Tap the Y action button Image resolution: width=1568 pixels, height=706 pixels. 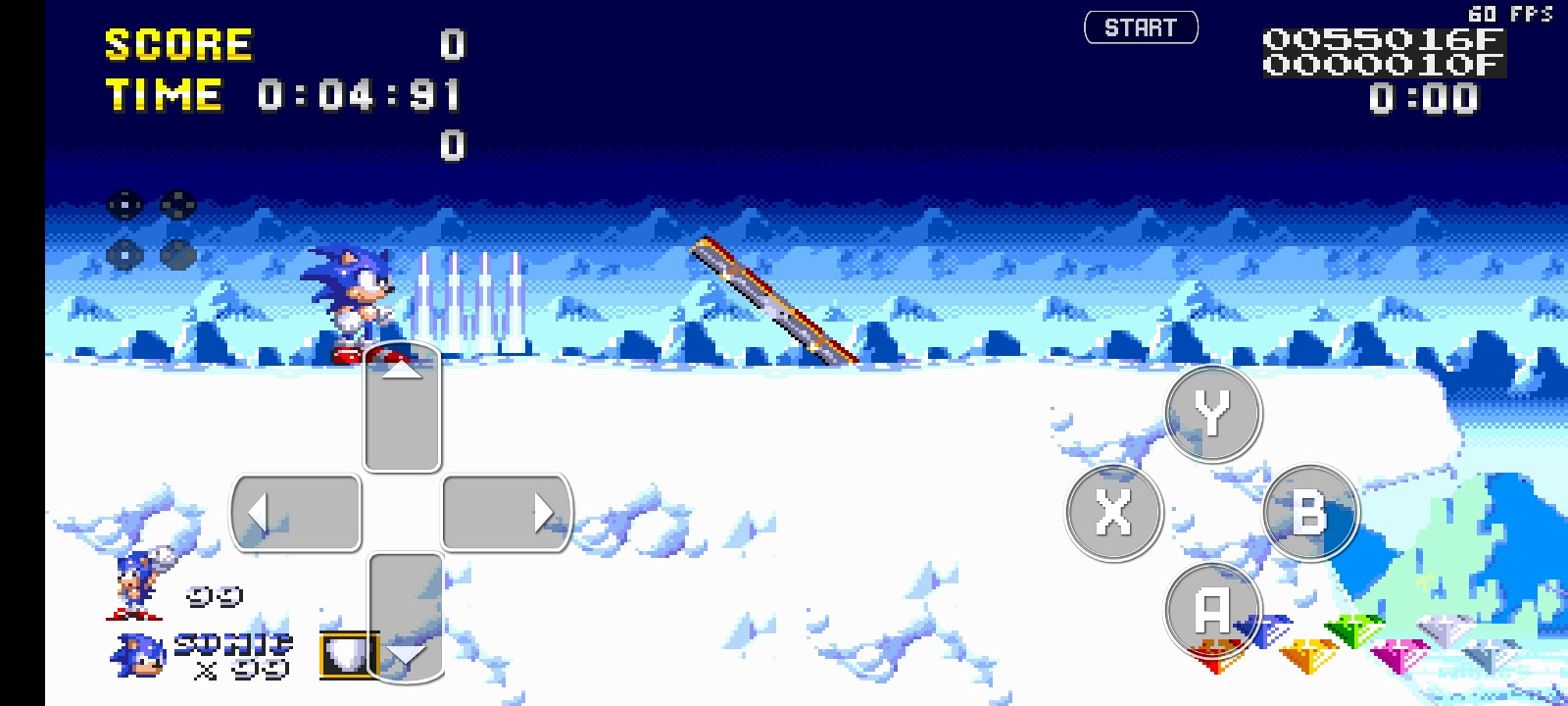click(1212, 413)
